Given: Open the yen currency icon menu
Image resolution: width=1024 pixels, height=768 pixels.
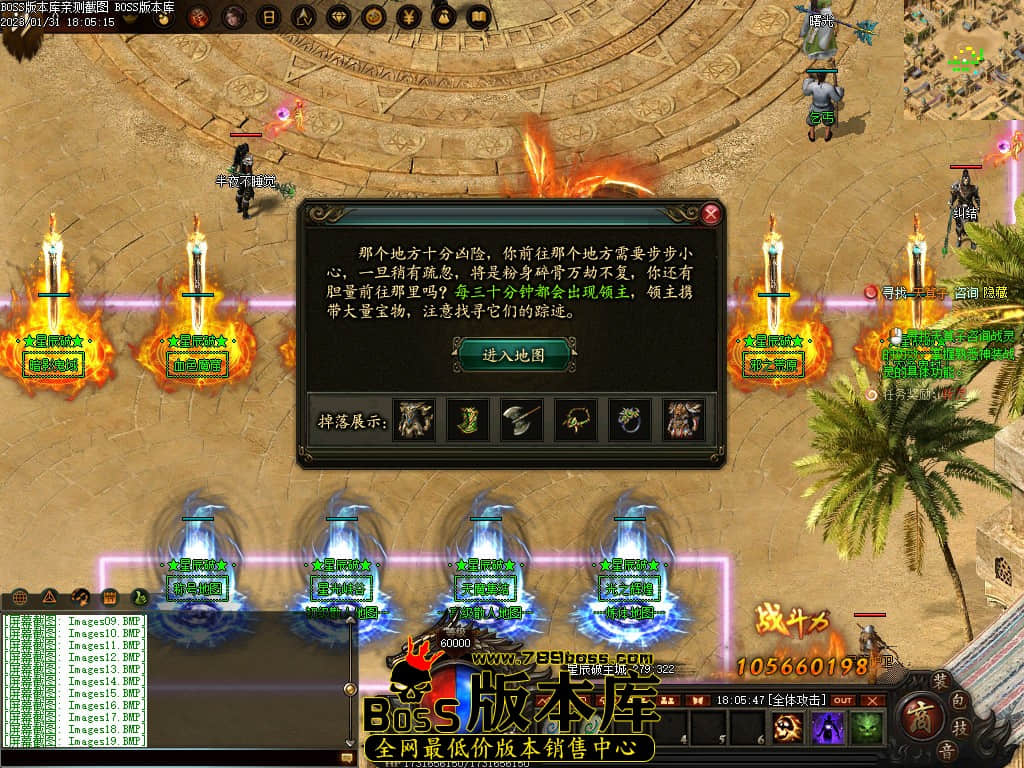Looking at the screenshot, I should [408, 17].
